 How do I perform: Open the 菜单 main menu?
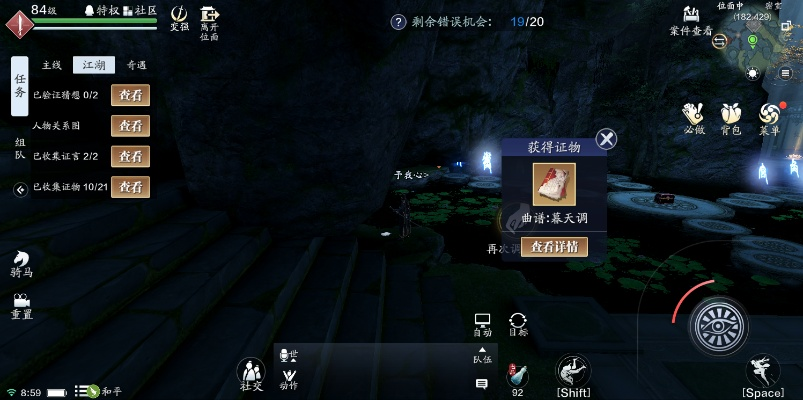coord(769,116)
